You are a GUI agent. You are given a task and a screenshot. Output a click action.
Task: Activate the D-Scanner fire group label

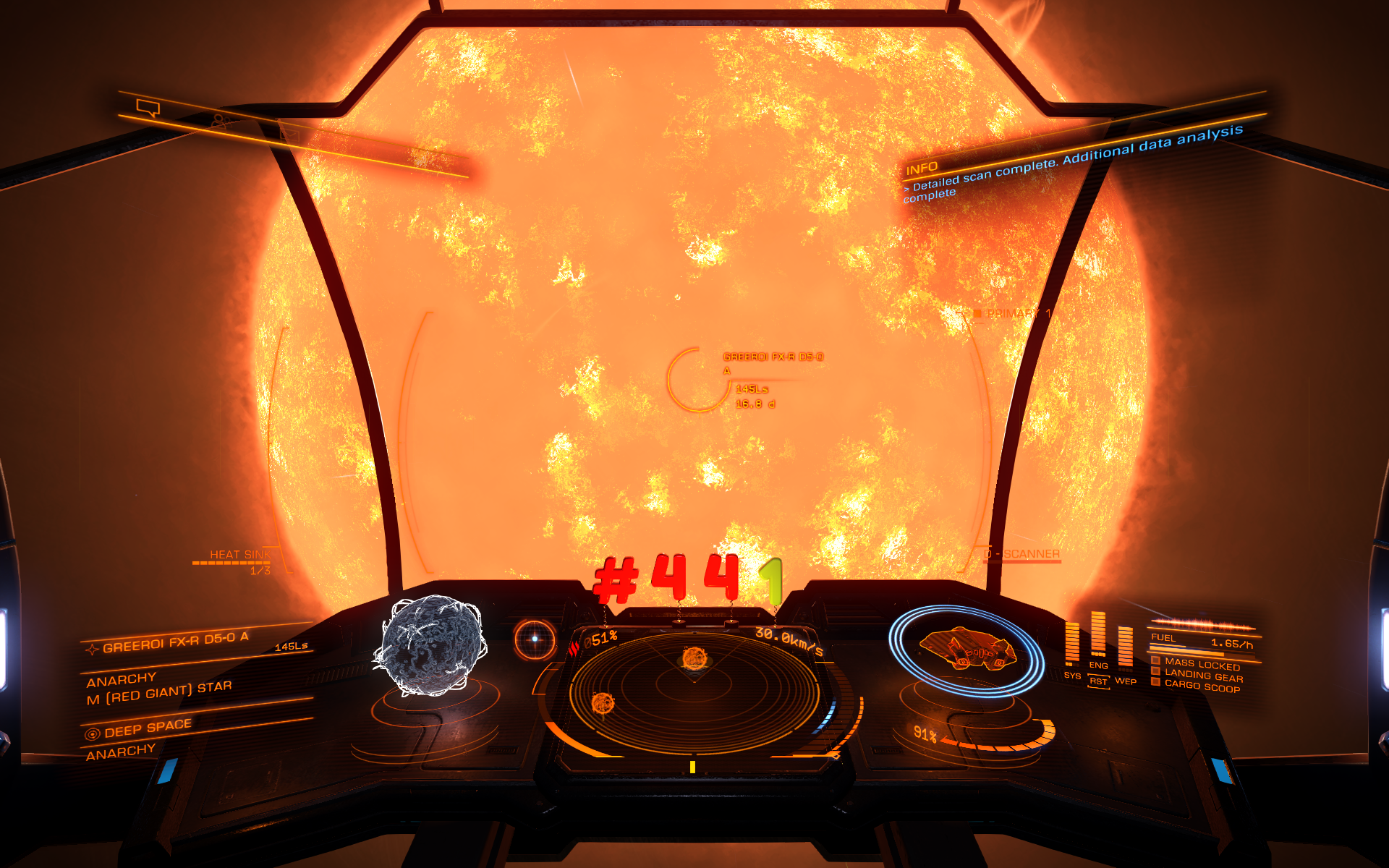(x=1024, y=554)
